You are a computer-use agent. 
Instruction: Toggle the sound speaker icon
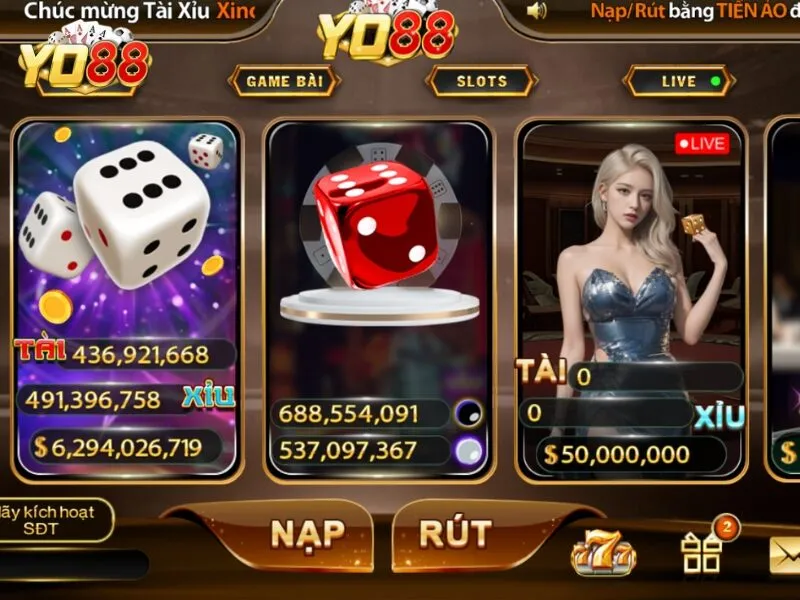538,11
